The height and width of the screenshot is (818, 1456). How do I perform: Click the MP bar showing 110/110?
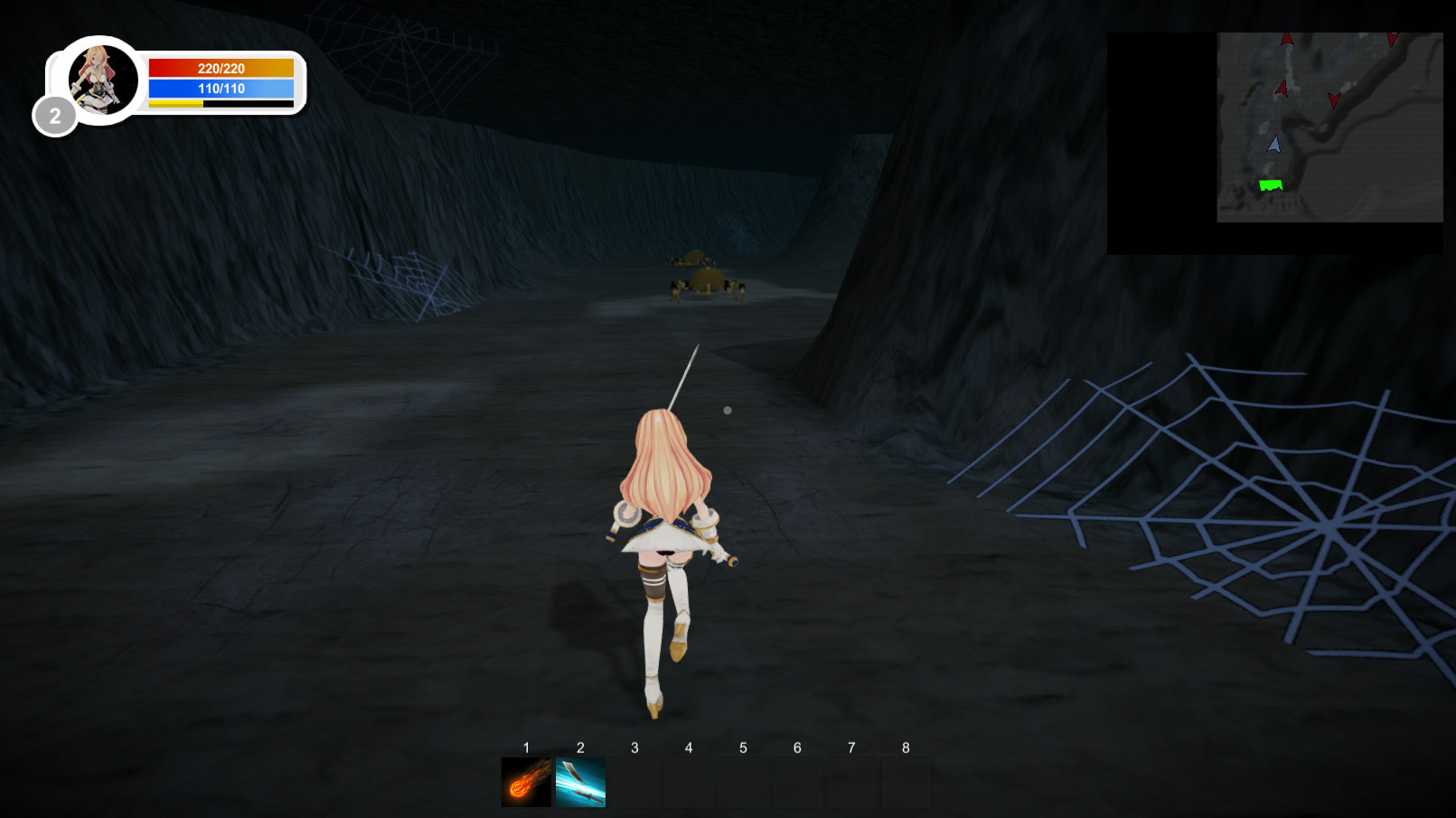[221, 89]
